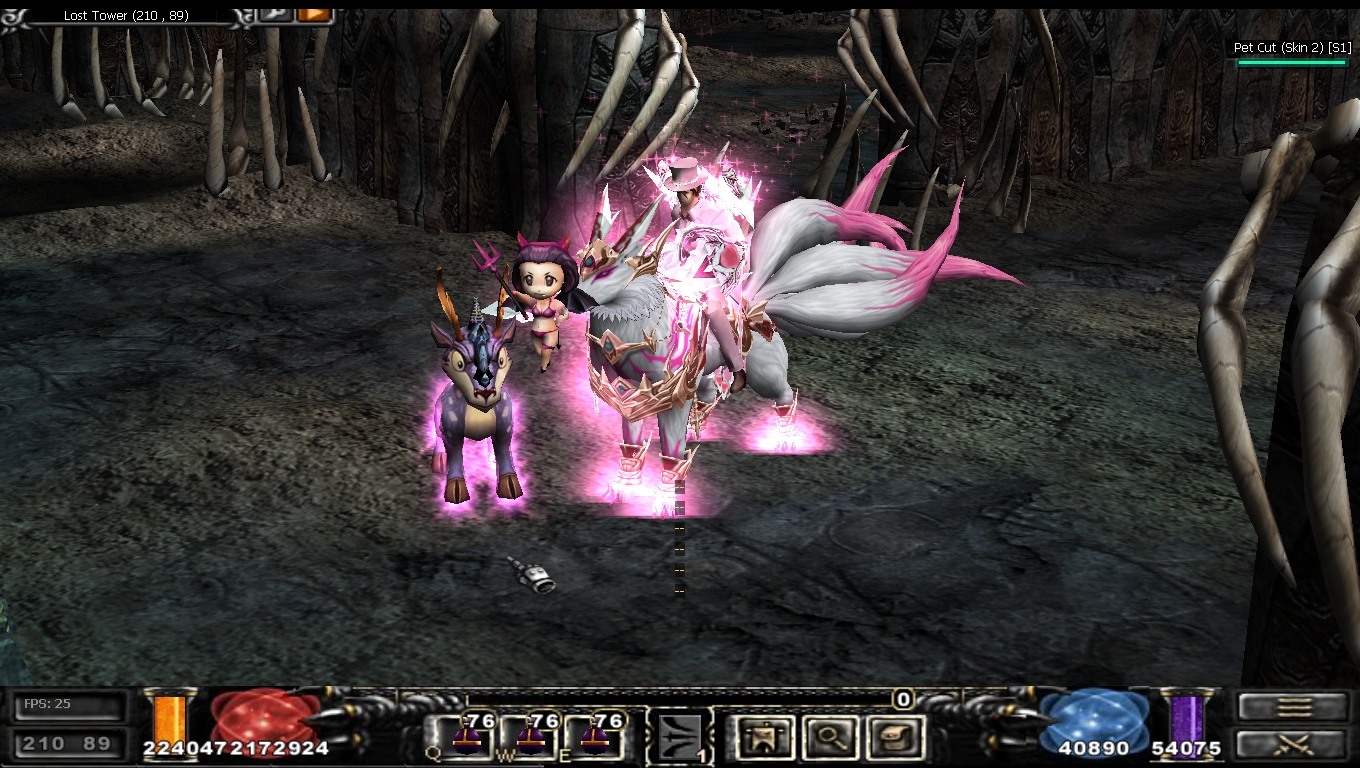Click the wrench settings button beside the map name

pos(275,14)
